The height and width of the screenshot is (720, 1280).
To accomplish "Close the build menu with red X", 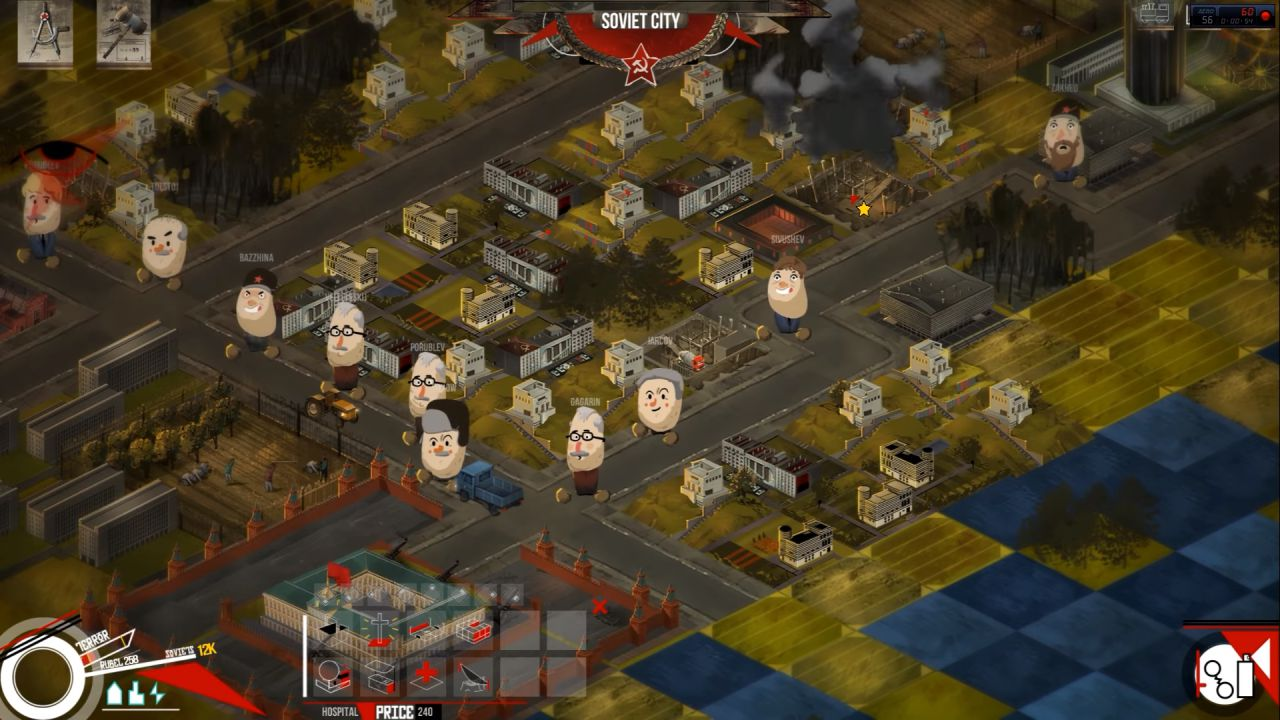I will (x=599, y=606).
